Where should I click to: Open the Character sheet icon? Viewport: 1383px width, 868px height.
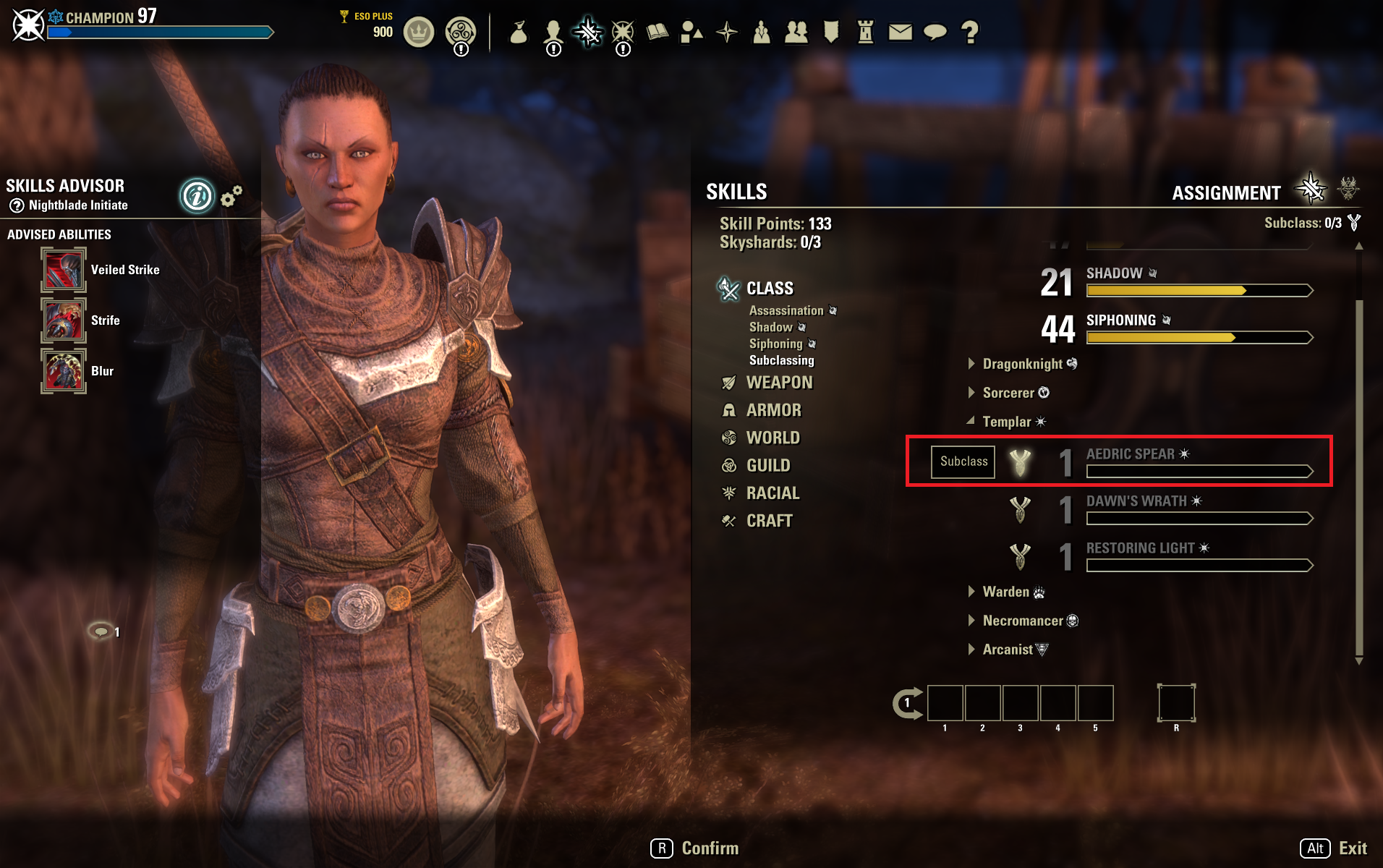553,32
